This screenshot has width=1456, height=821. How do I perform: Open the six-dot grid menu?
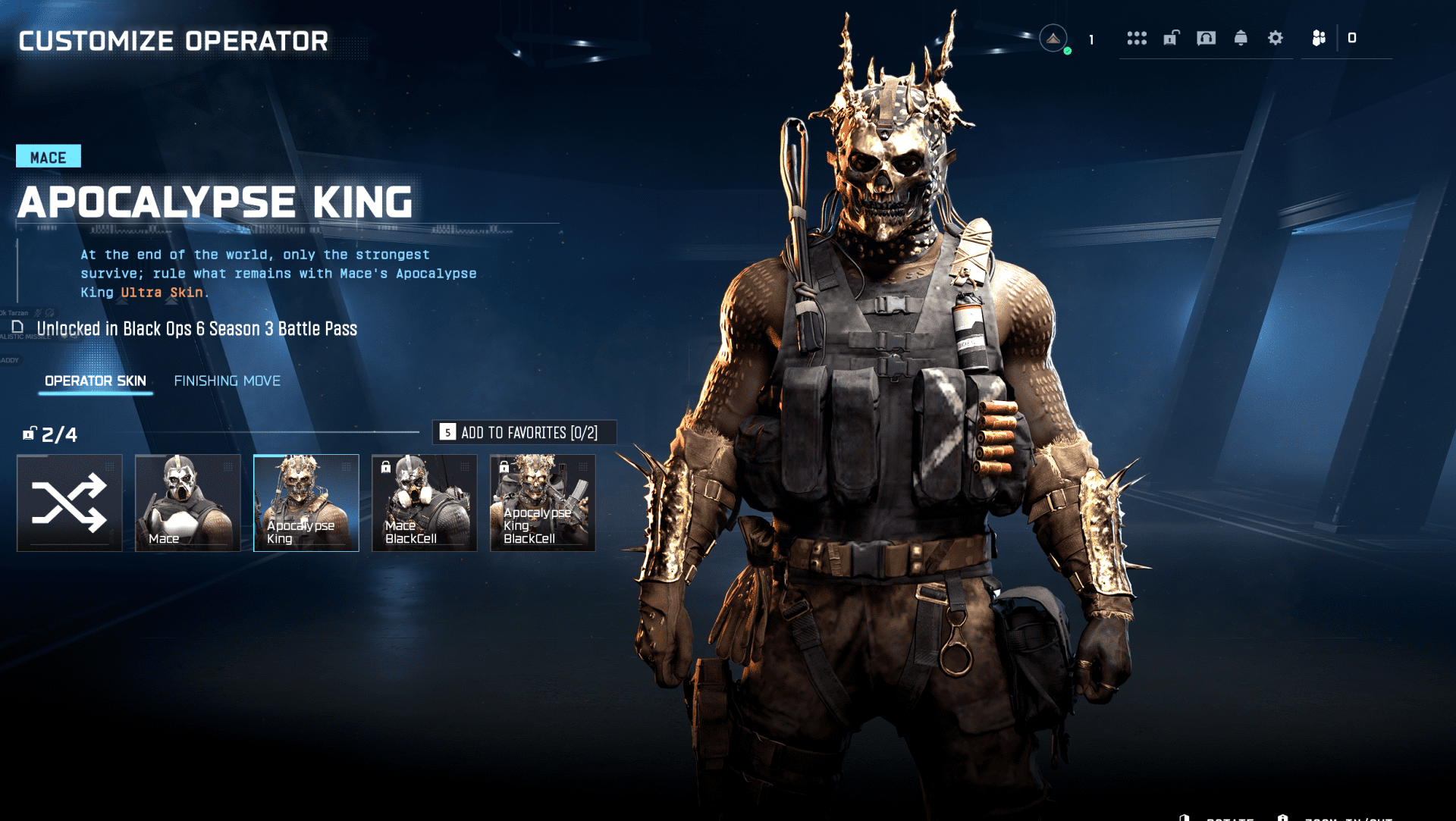[1137, 38]
